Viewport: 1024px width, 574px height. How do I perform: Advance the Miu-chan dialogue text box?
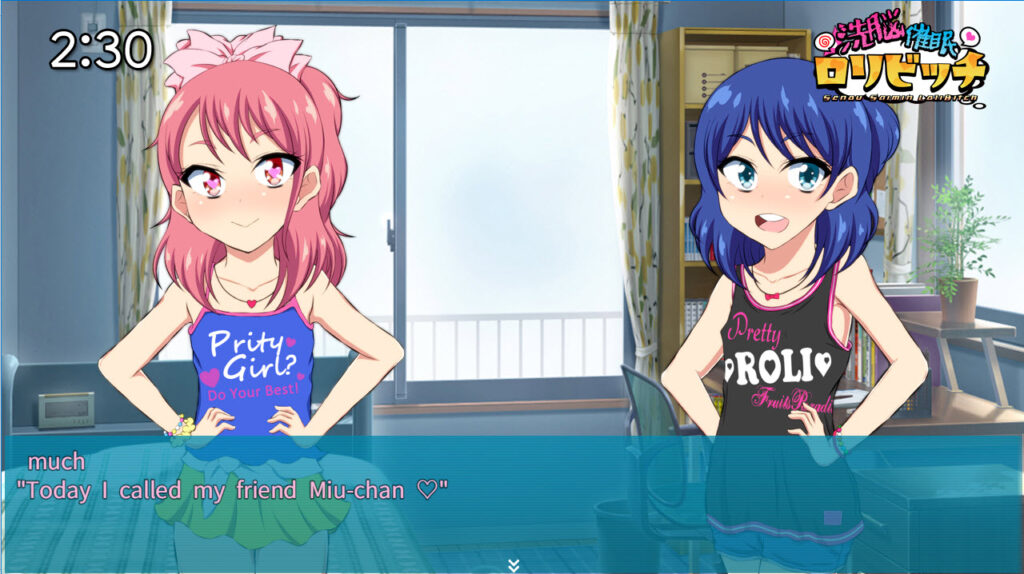pyautogui.click(x=512, y=495)
